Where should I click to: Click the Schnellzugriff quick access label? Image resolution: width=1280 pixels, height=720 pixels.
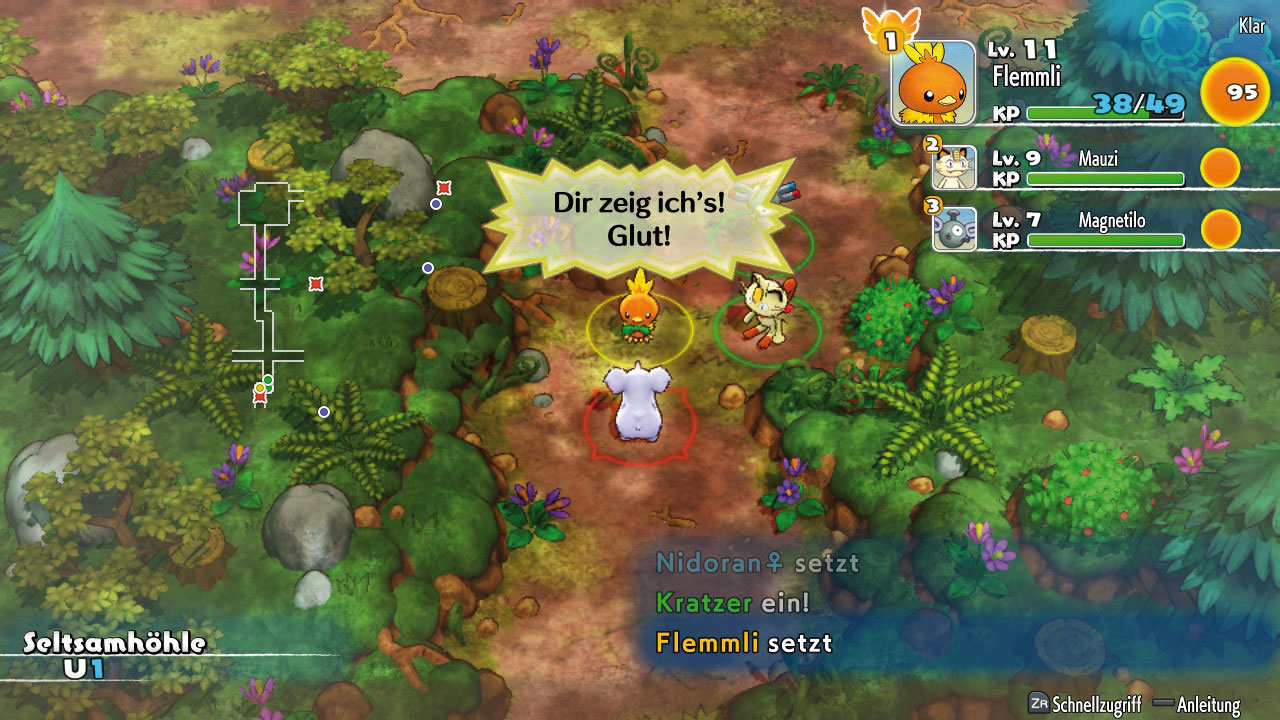tap(1094, 704)
